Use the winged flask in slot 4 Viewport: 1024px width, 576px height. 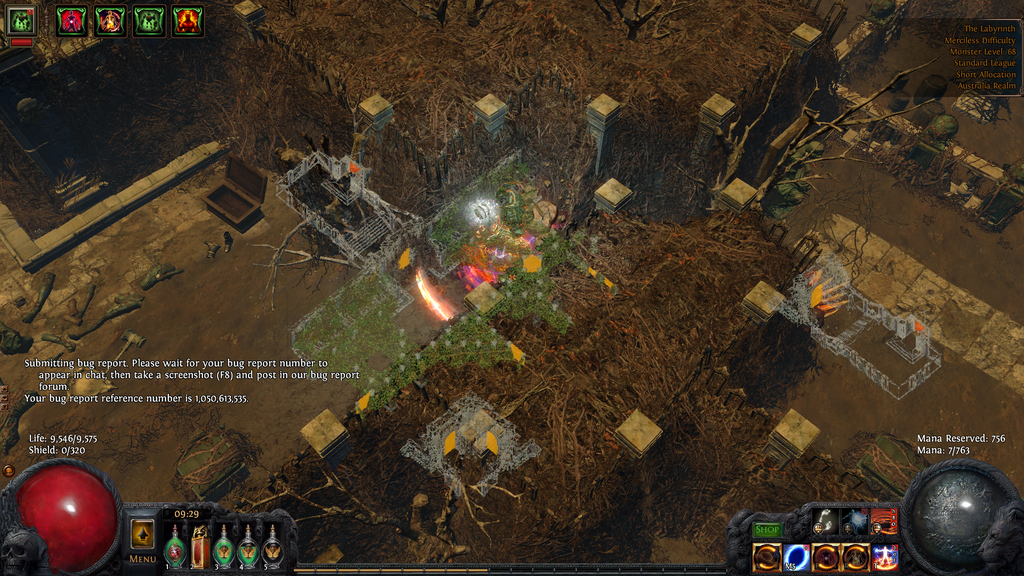click(x=247, y=549)
